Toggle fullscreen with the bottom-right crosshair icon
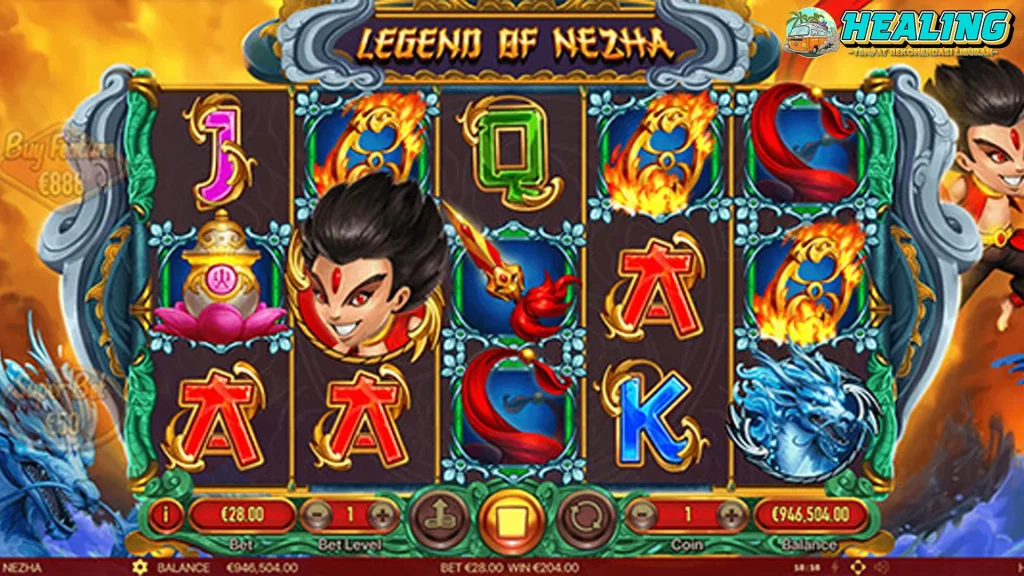This screenshot has width=1024, height=576. coord(858,568)
